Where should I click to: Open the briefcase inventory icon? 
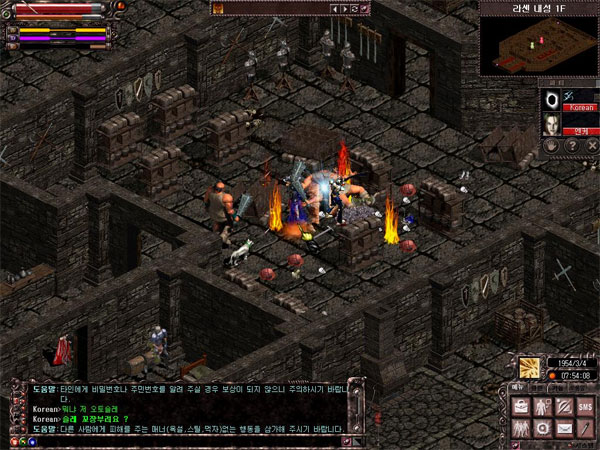coord(522,407)
